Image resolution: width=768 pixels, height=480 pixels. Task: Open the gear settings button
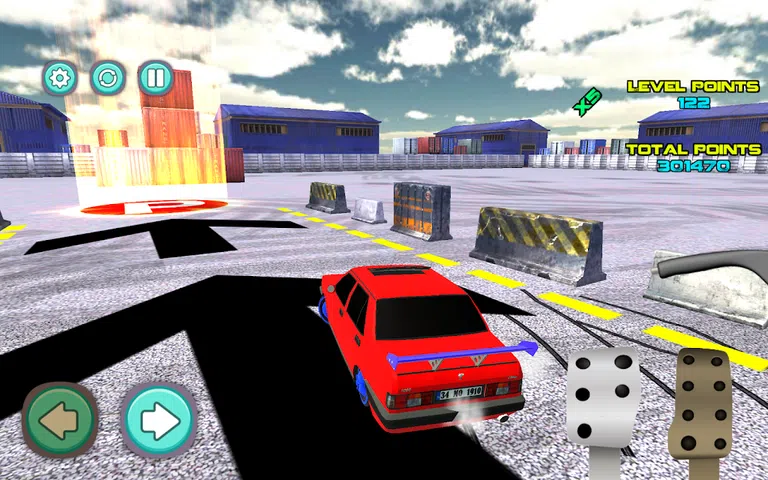tap(60, 78)
